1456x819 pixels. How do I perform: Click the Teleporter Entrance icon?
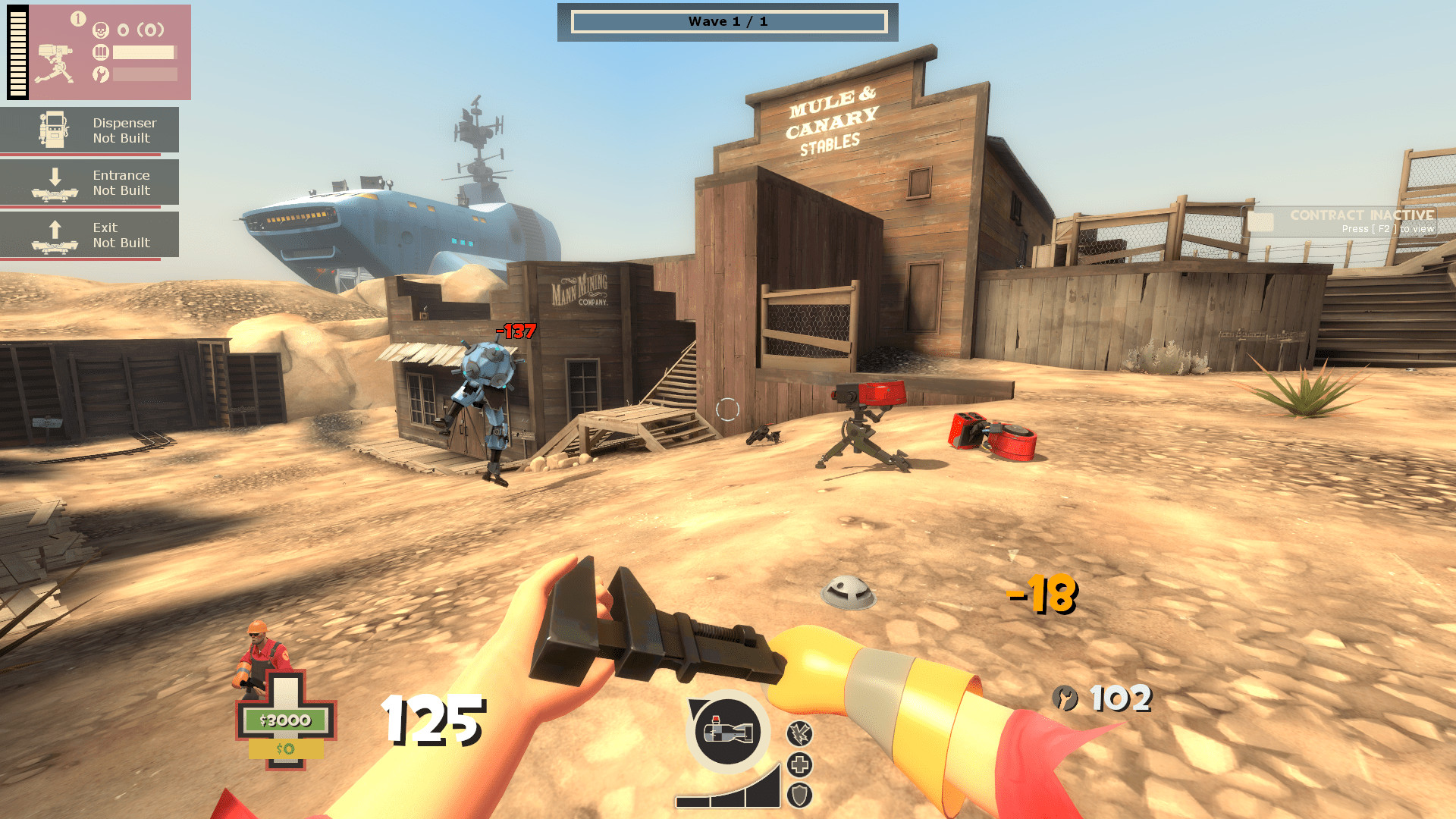click(53, 182)
